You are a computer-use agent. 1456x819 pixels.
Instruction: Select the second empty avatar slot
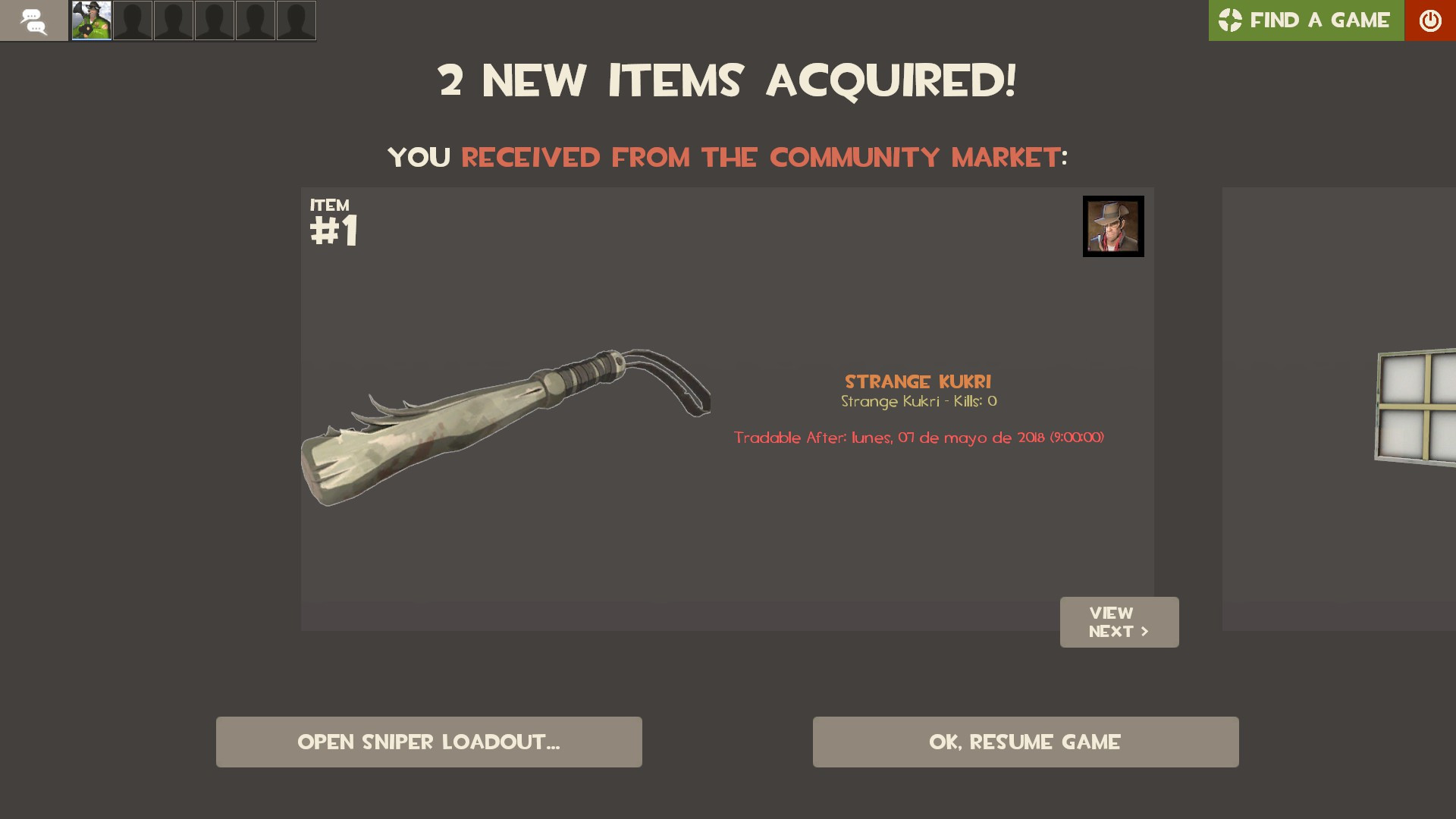(x=174, y=20)
